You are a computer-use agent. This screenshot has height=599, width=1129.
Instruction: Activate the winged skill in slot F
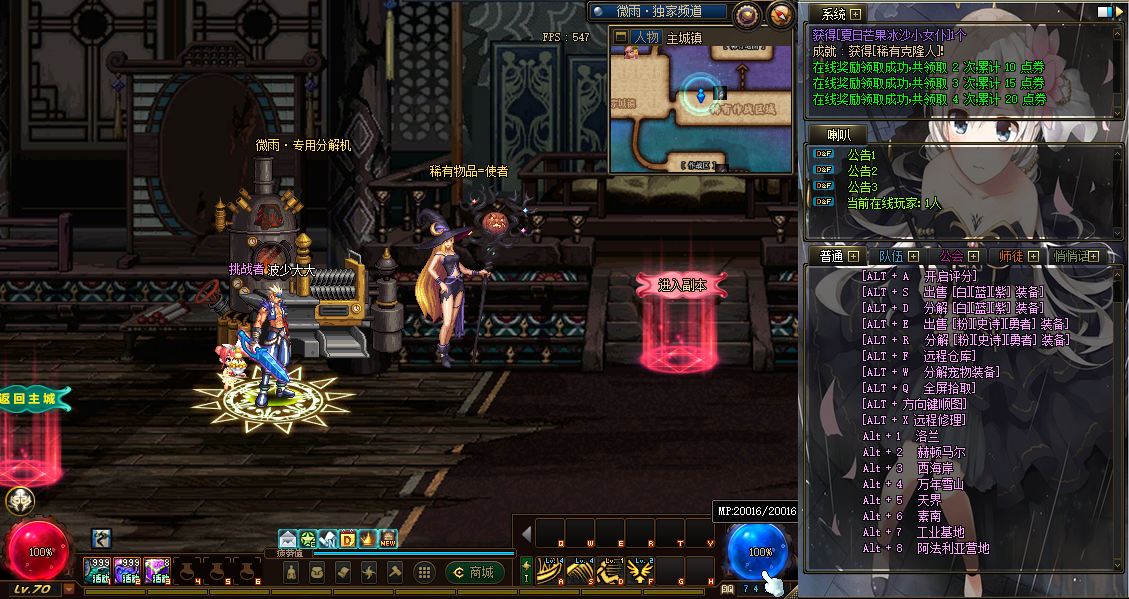pos(639,572)
